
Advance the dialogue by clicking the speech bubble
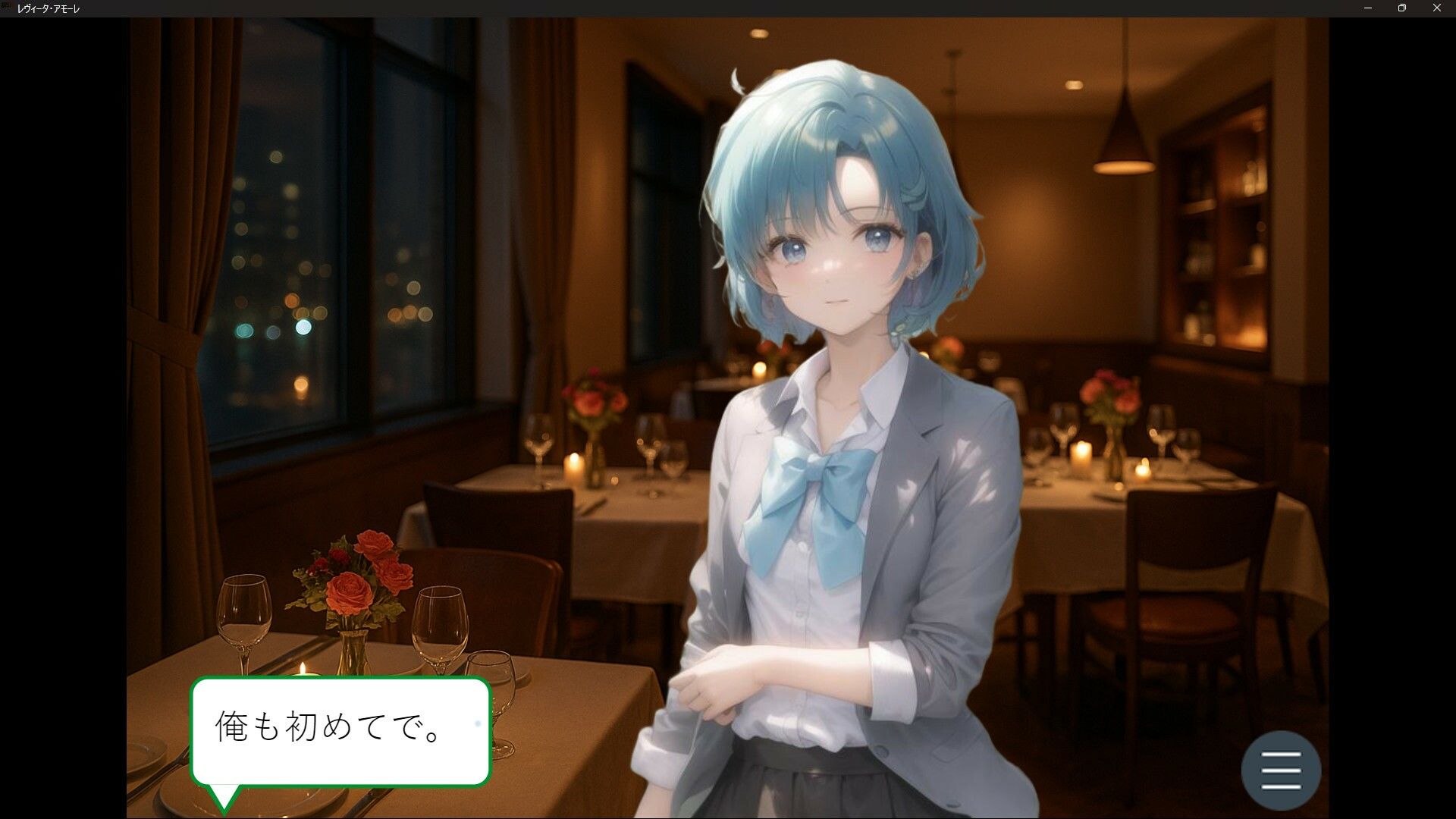tap(341, 728)
